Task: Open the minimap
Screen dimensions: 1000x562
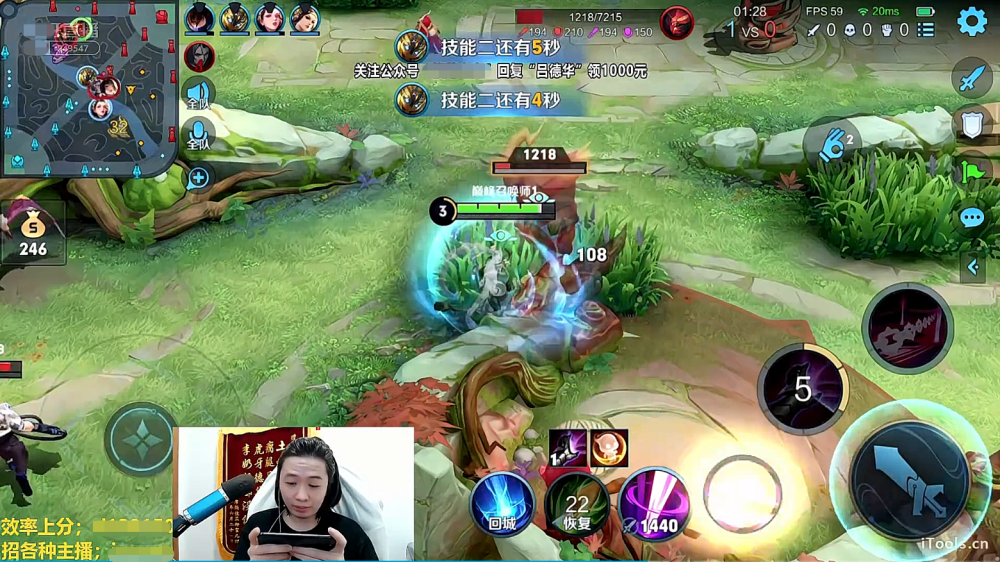Action: 88,88
